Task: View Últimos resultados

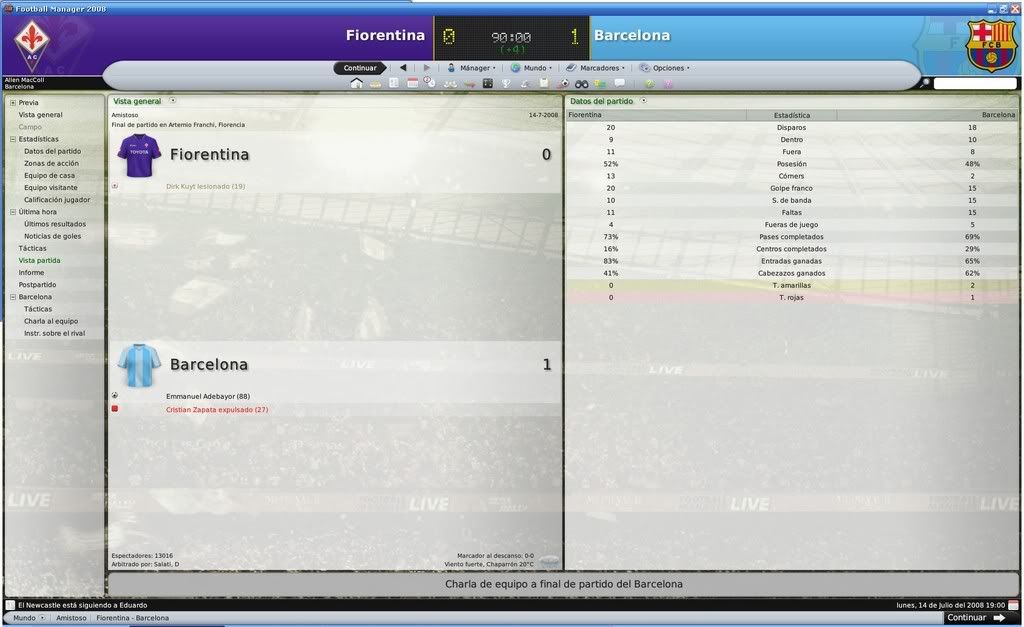Action: point(55,224)
